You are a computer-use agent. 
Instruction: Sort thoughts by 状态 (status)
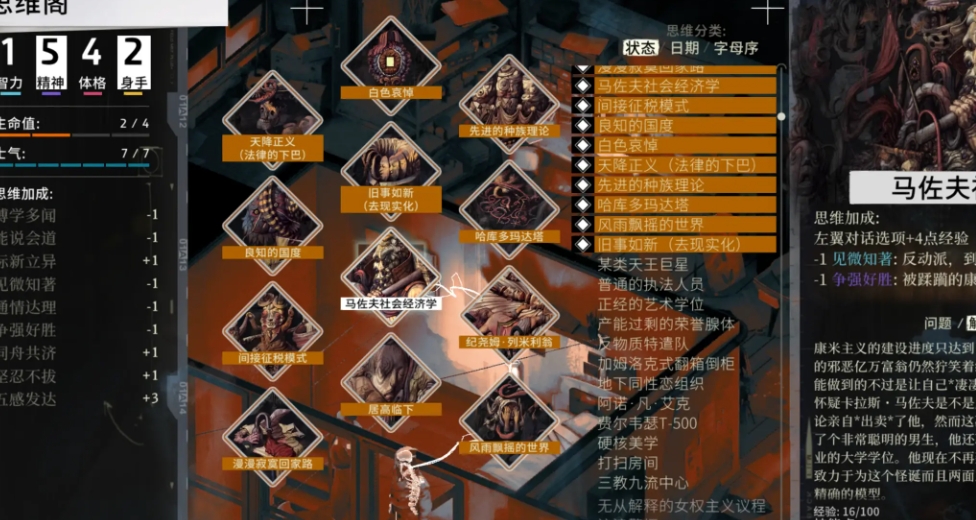[x=640, y=48]
